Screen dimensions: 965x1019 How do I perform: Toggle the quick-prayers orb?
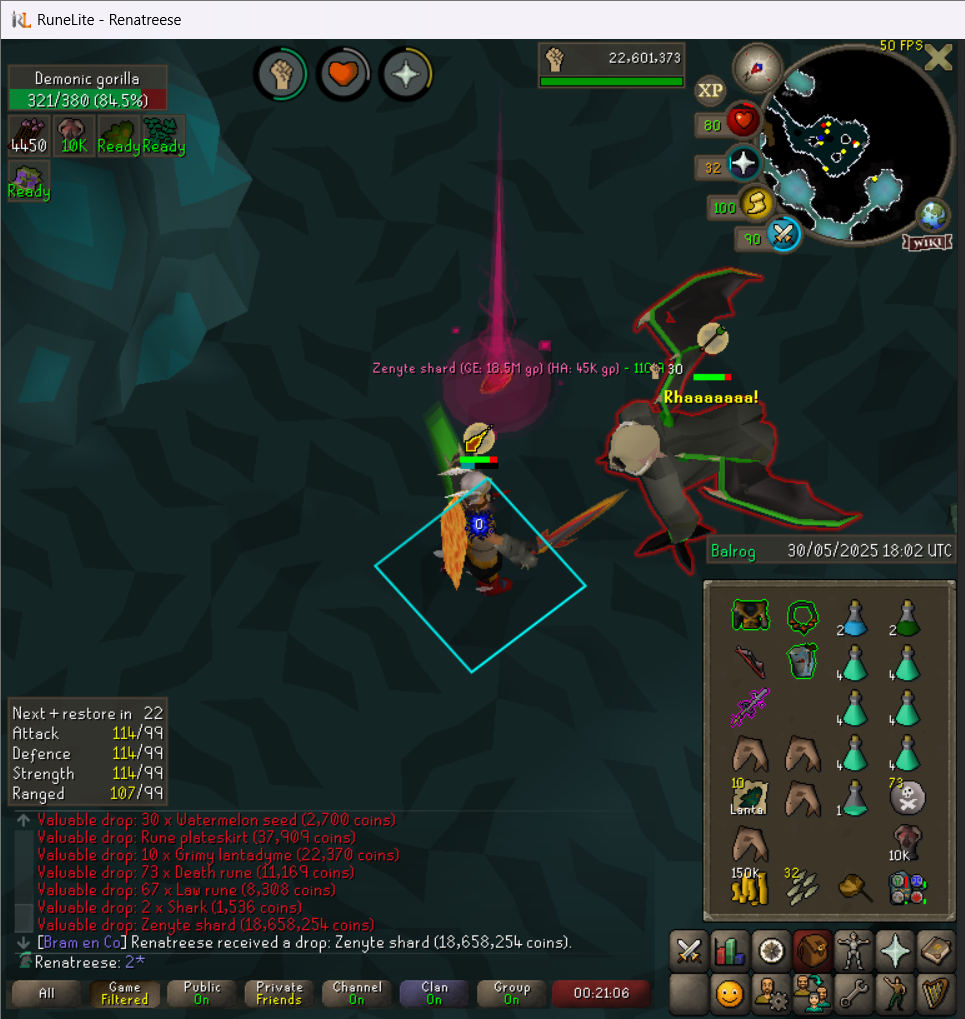tap(743, 165)
